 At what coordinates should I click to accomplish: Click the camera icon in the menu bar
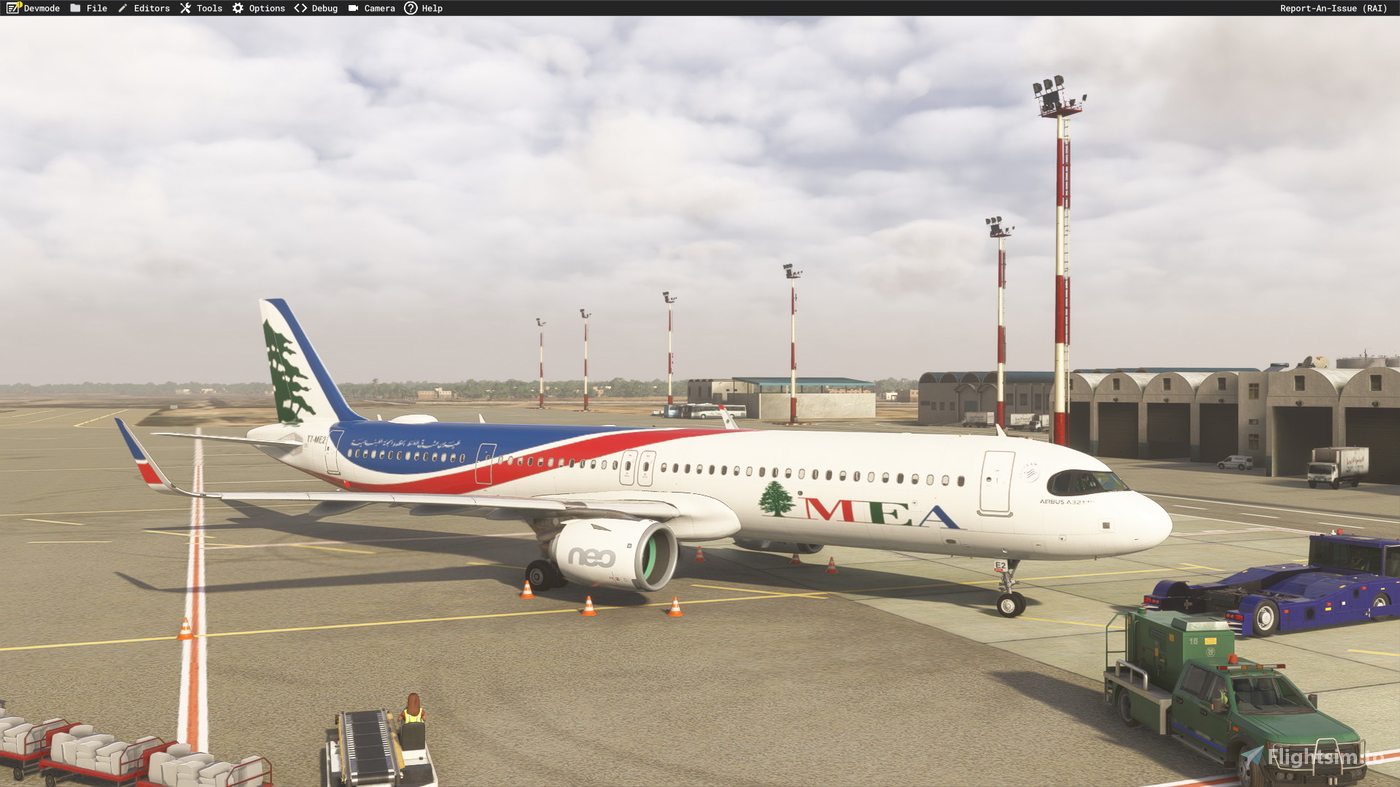351,7
